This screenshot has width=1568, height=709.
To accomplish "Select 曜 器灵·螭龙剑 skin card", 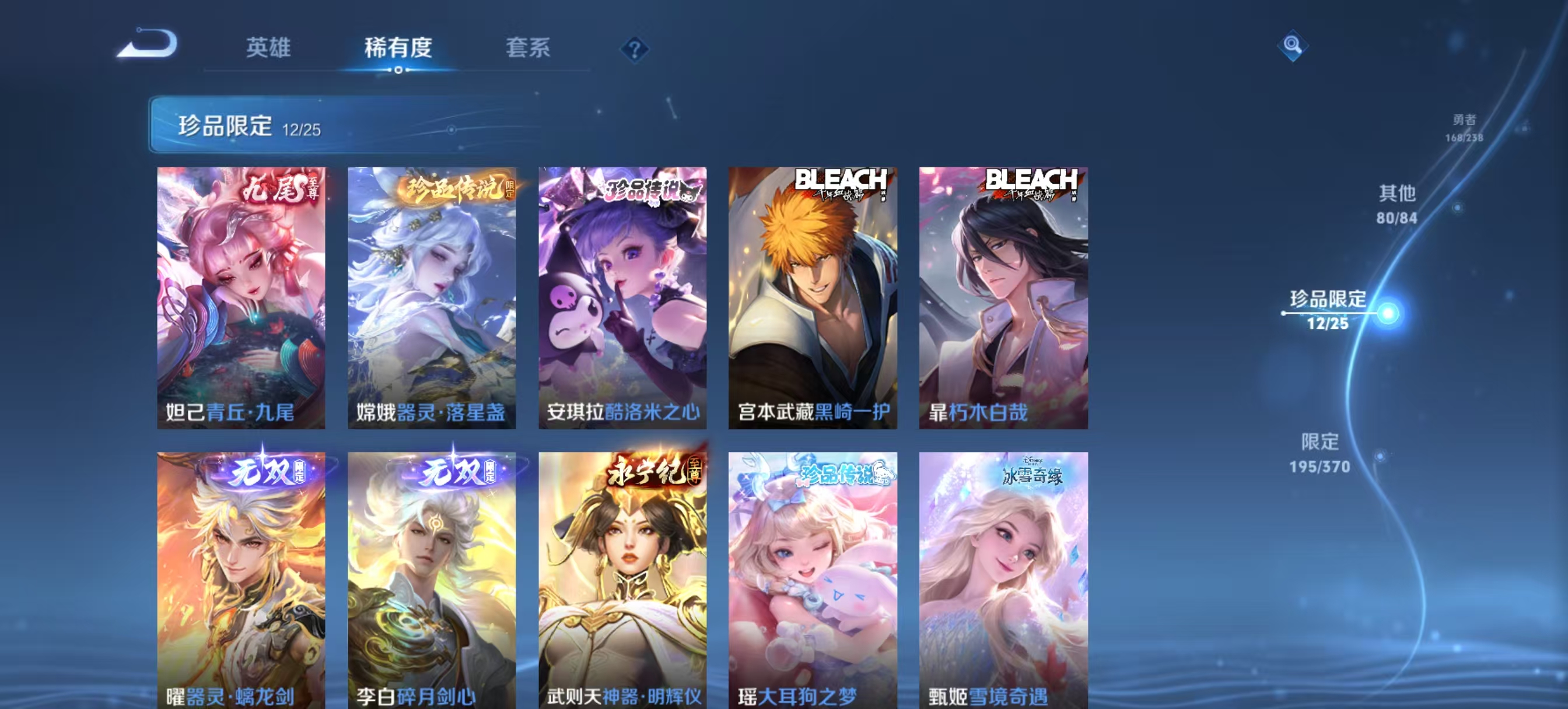I will [x=241, y=580].
